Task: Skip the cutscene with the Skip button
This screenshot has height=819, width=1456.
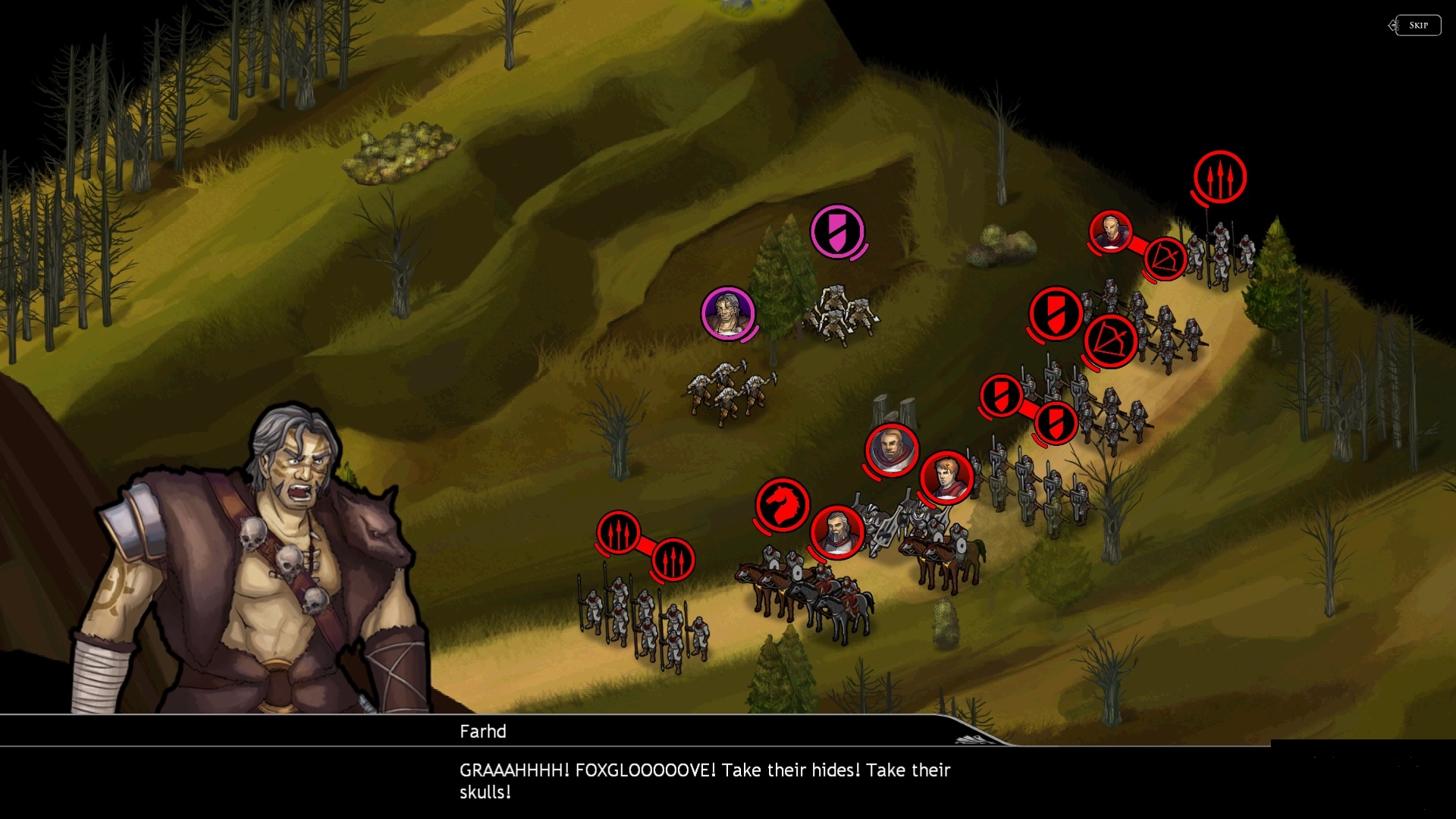Action: 1418,25
